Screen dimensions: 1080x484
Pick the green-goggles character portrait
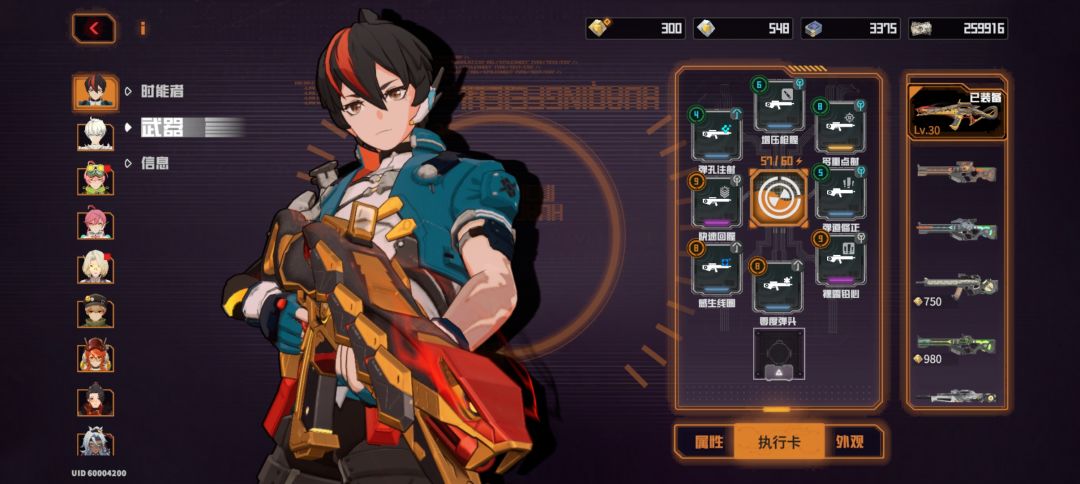pos(96,178)
